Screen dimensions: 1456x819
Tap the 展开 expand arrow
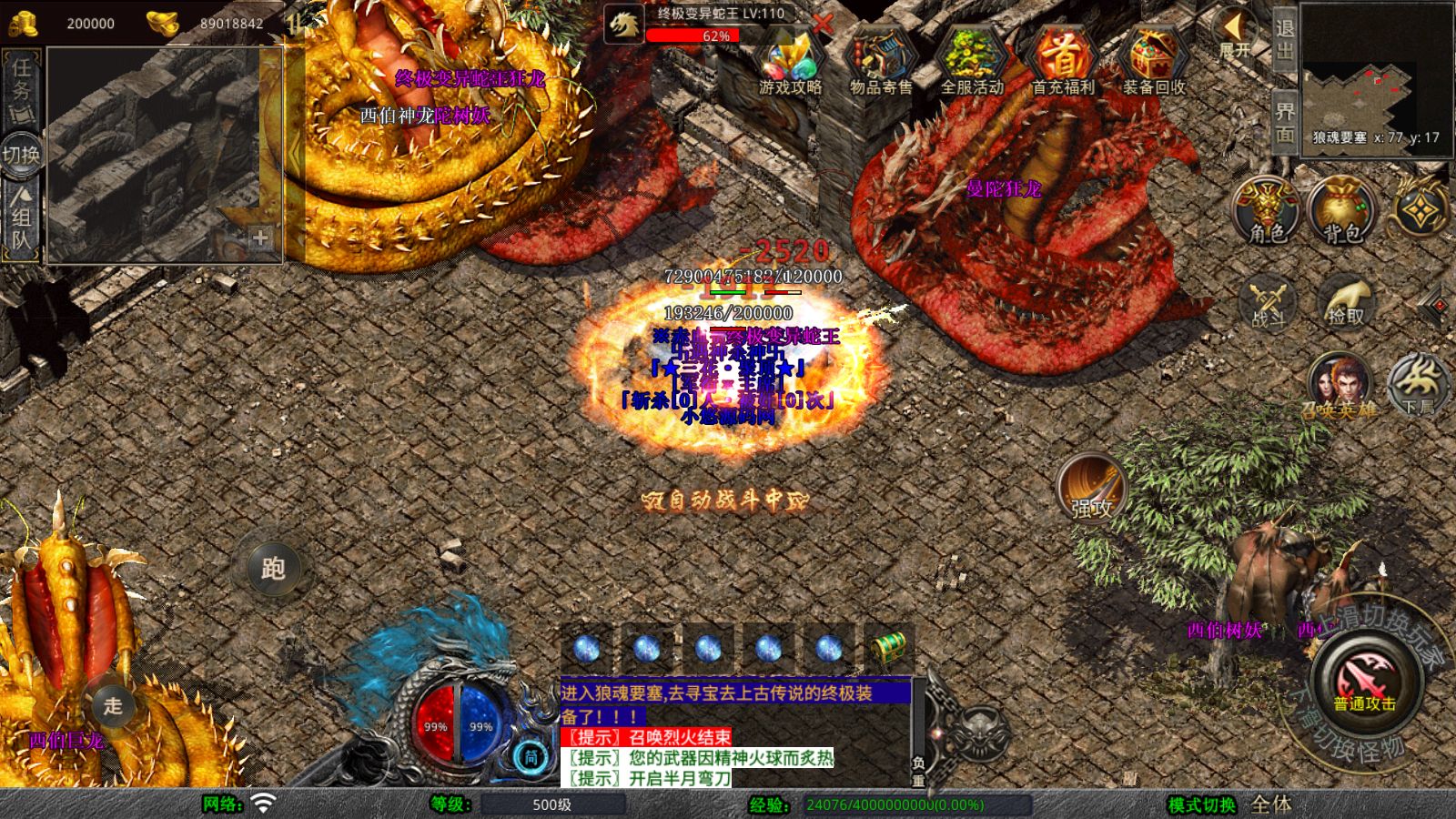(1235, 33)
